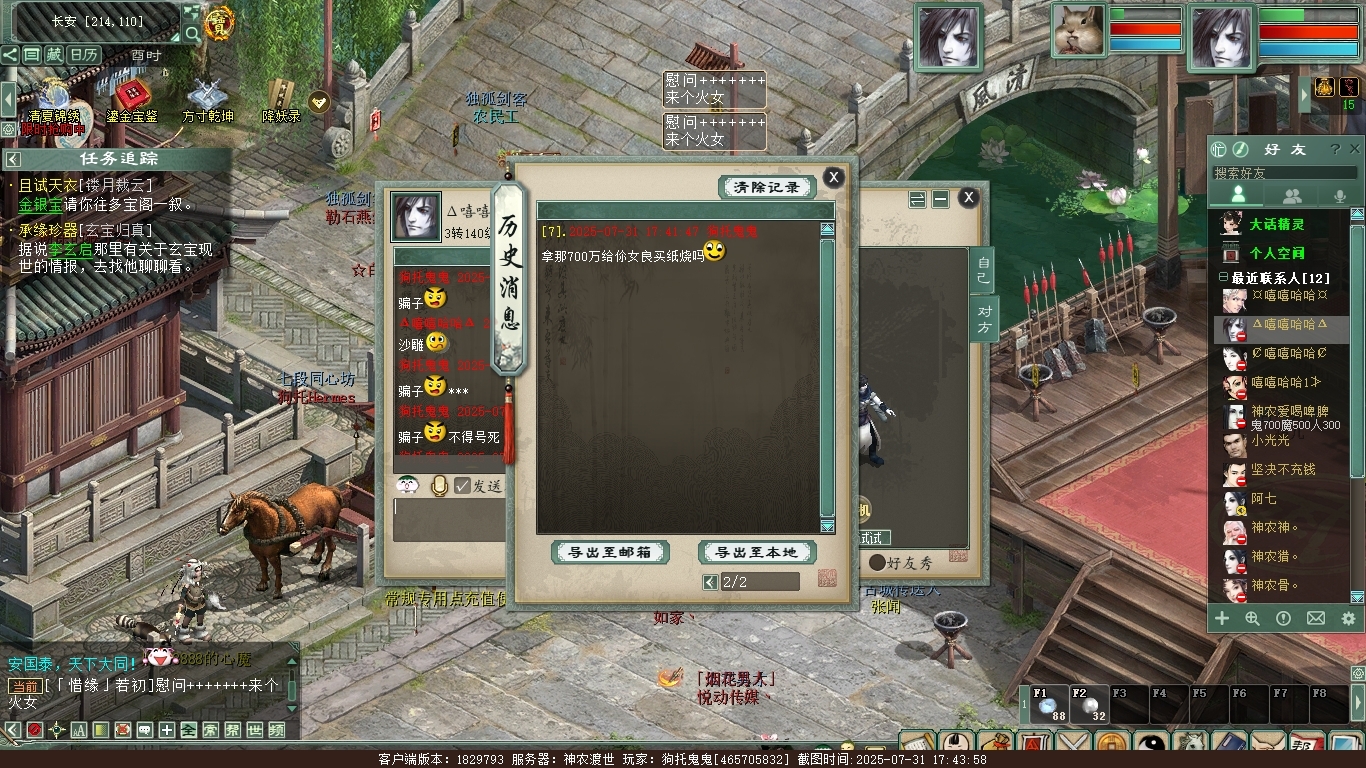Image resolution: width=1366 pixels, height=768 pixels.
Task: Select the 对方 messages tab
Action: (x=984, y=319)
